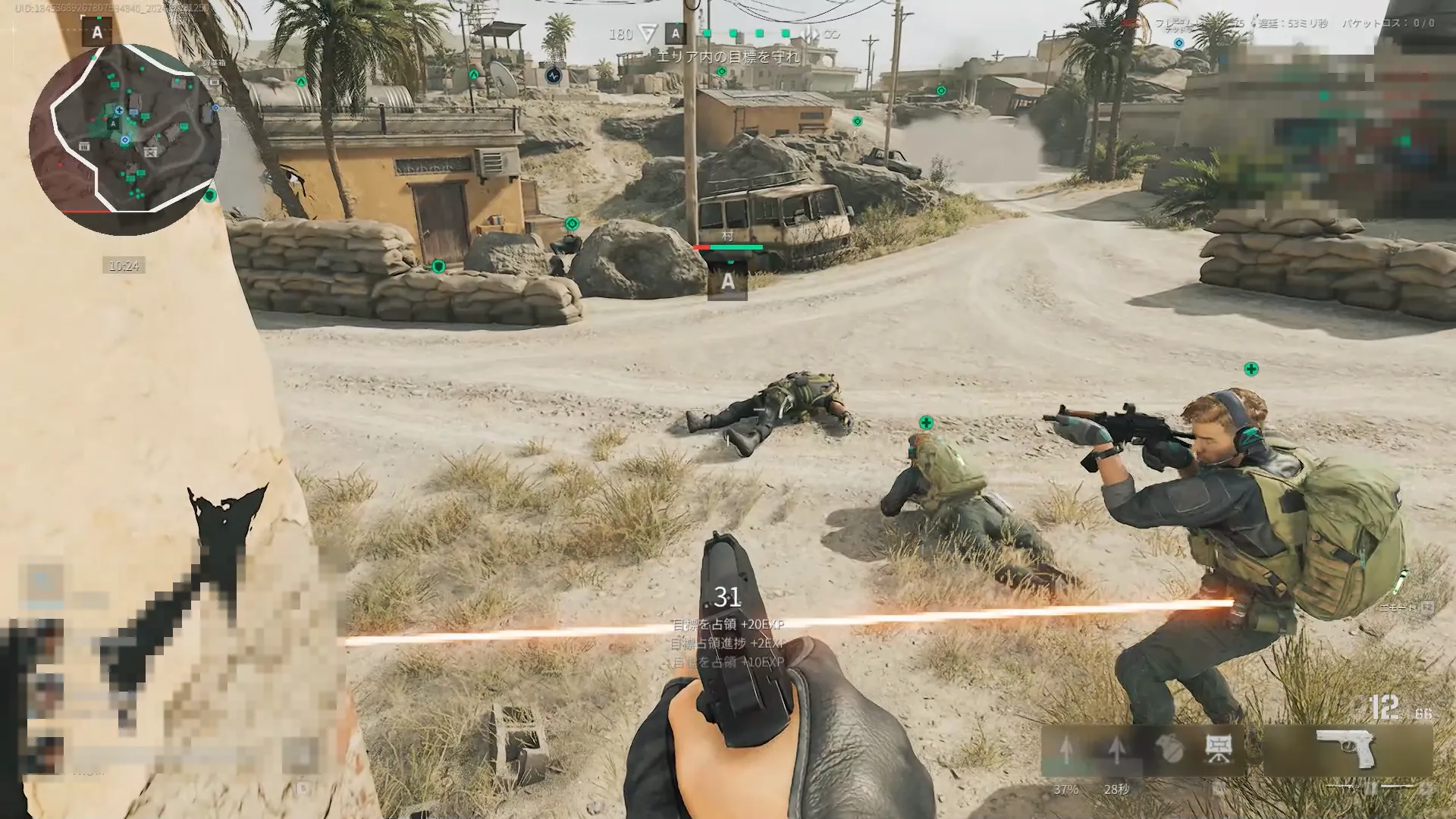Activate the ability showing 37% charge
Screen dimensions: 1456x819
[x=1066, y=751]
